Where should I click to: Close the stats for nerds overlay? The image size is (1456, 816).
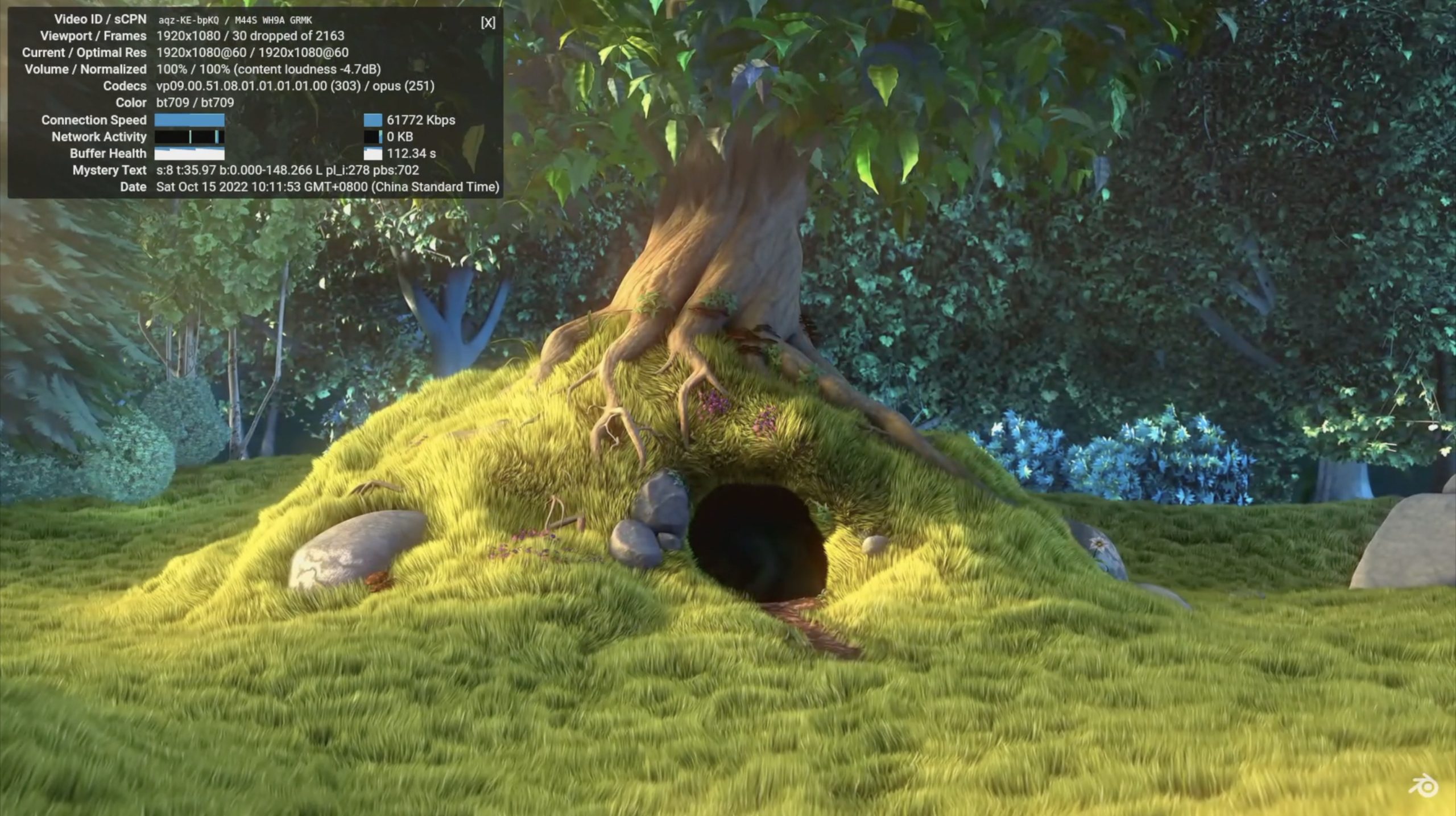point(487,22)
